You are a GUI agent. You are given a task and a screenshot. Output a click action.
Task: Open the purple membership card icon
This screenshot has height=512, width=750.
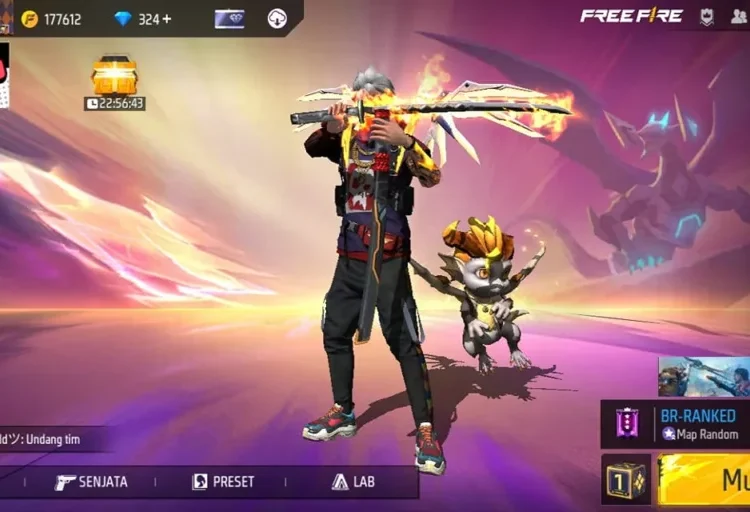229,19
